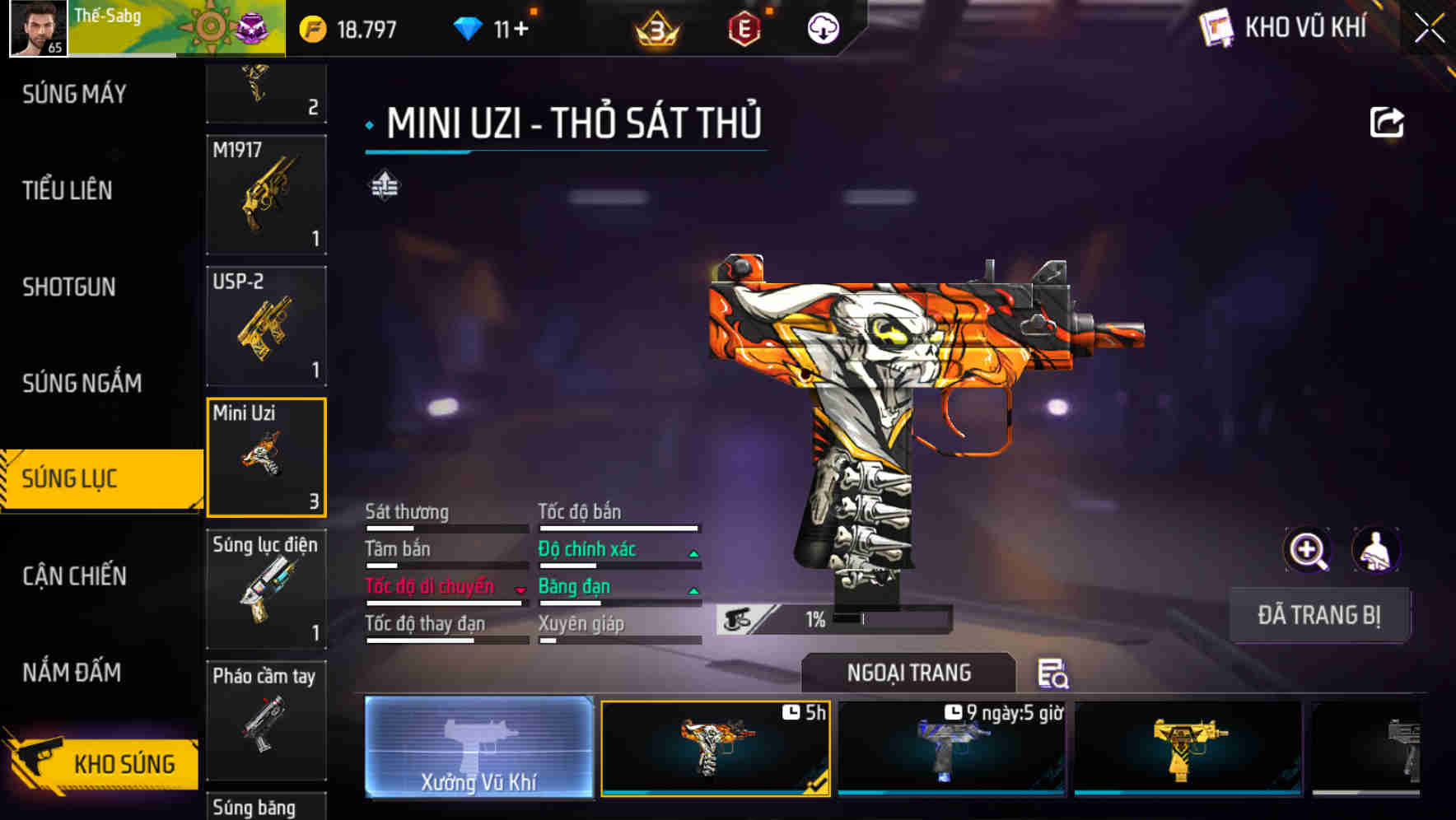Open Xưởng Vũ Khí workshop
The image size is (1456, 820).
(478, 747)
